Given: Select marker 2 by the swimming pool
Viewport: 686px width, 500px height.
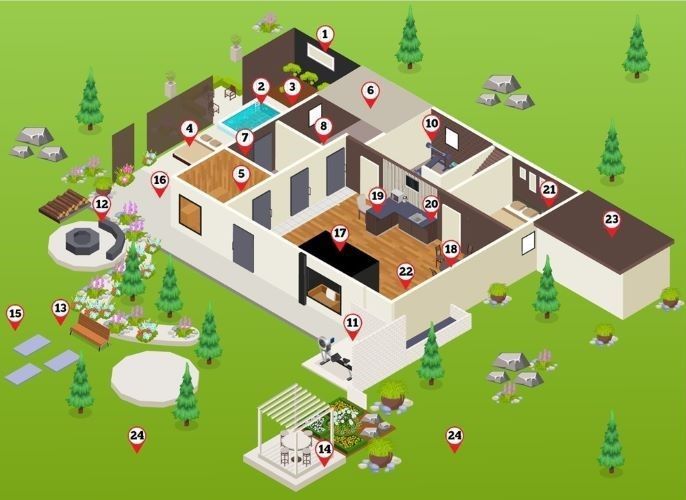Looking at the screenshot, I should (x=261, y=88).
